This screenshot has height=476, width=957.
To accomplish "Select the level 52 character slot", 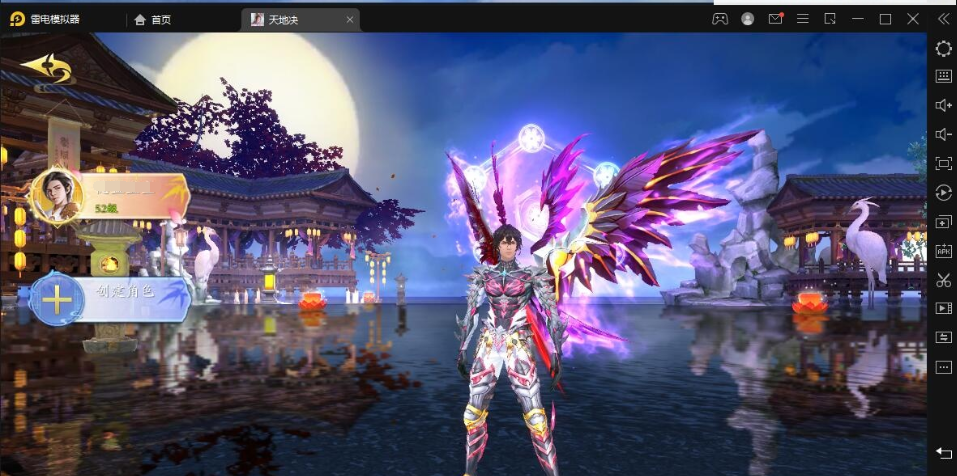I will pyautogui.click(x=108, y=195).
